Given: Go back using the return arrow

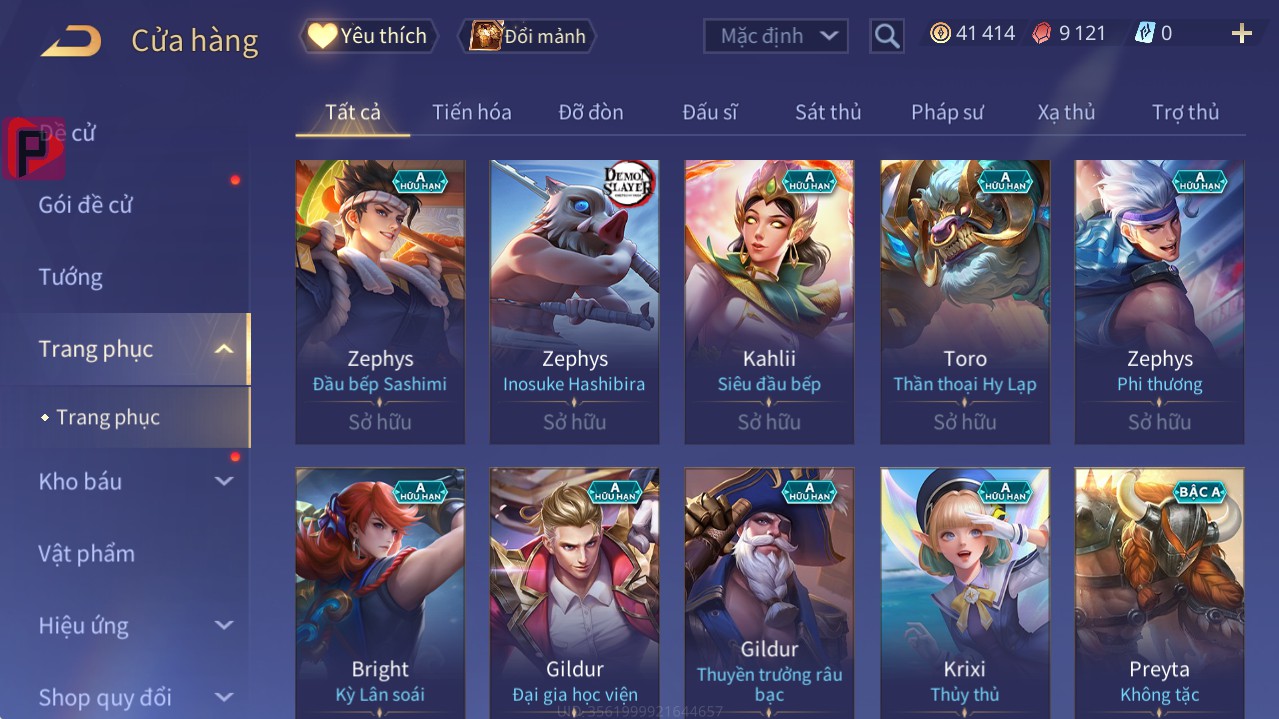Looking at the screenshot, I should coord(71,41).
